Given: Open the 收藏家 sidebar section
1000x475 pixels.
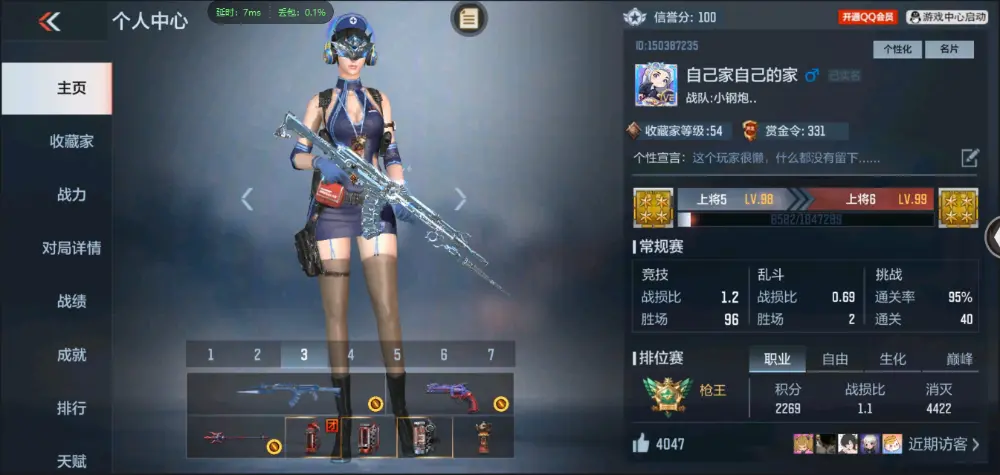Looking at the screenshot, I should [x=71, y=141].
